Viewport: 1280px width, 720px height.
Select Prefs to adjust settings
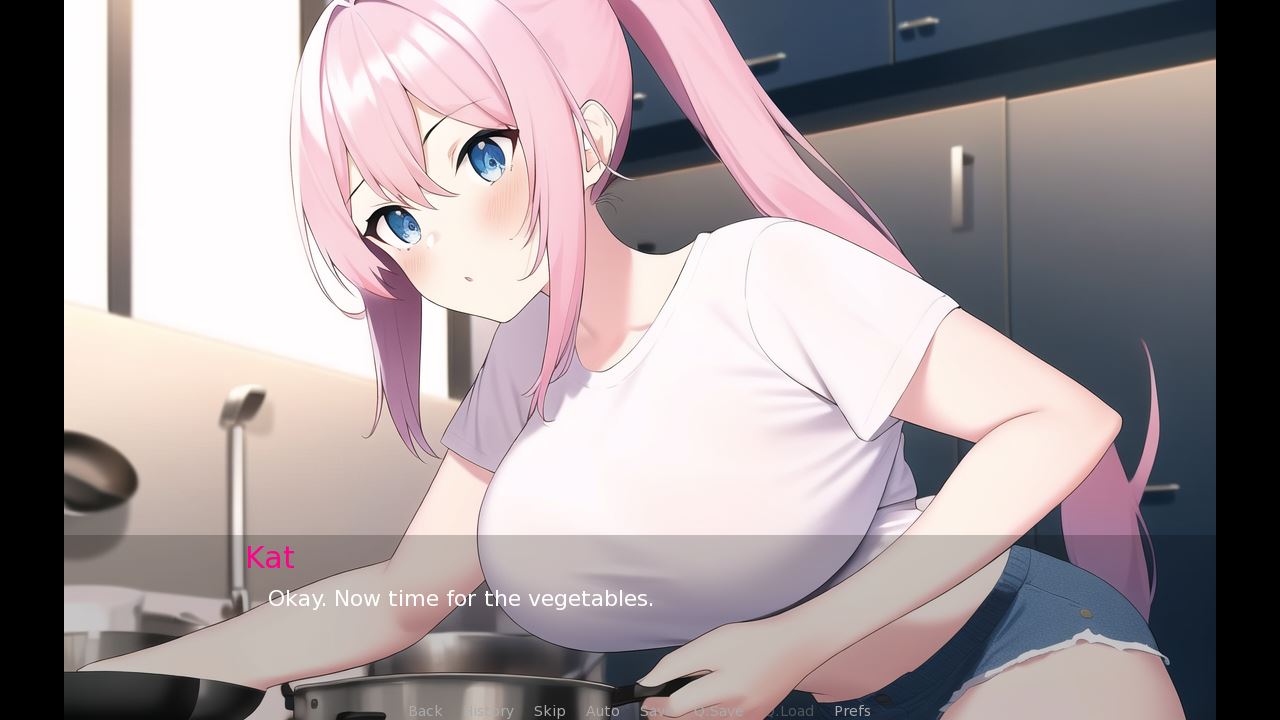pyautogui.click(x=852, y=710)
